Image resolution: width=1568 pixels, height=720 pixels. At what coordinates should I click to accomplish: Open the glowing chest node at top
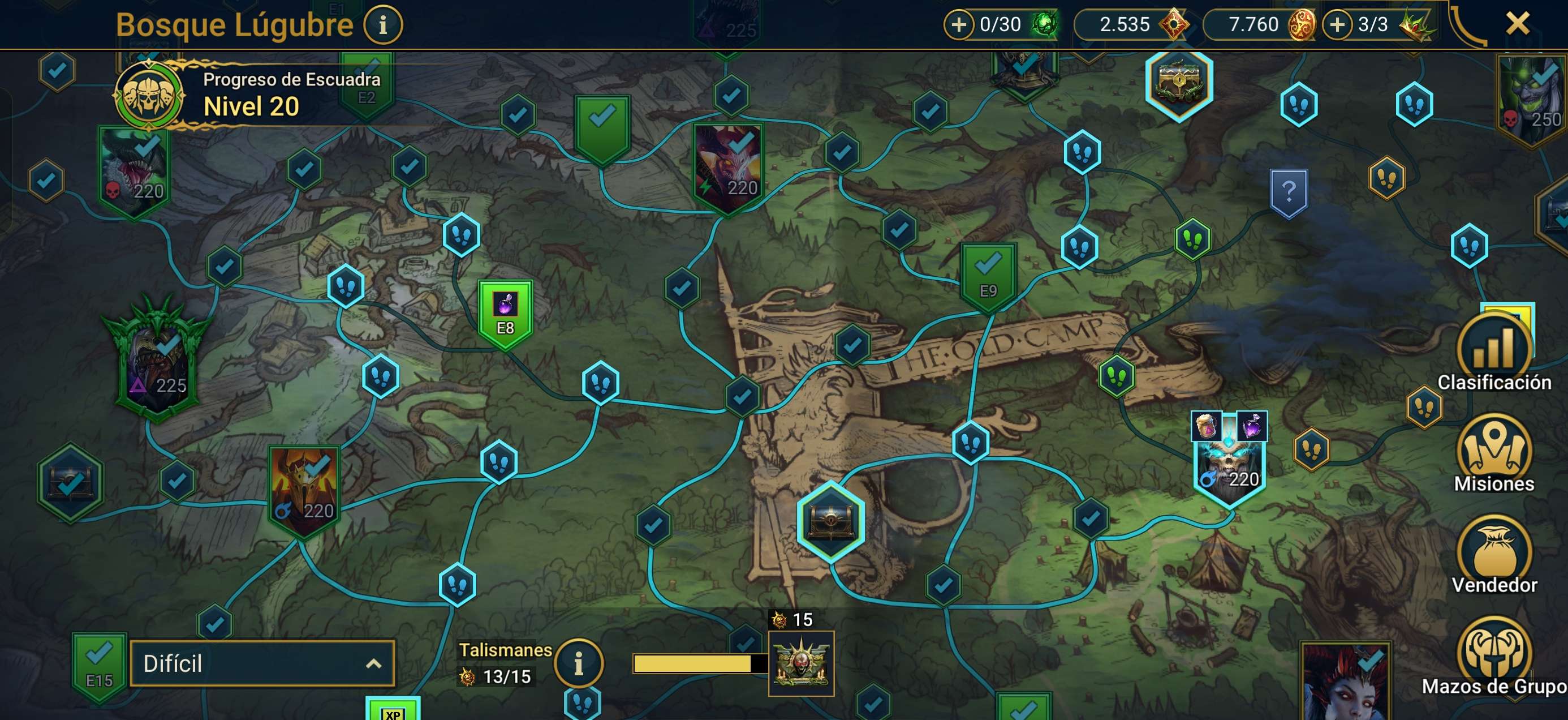coord(1179,82)
